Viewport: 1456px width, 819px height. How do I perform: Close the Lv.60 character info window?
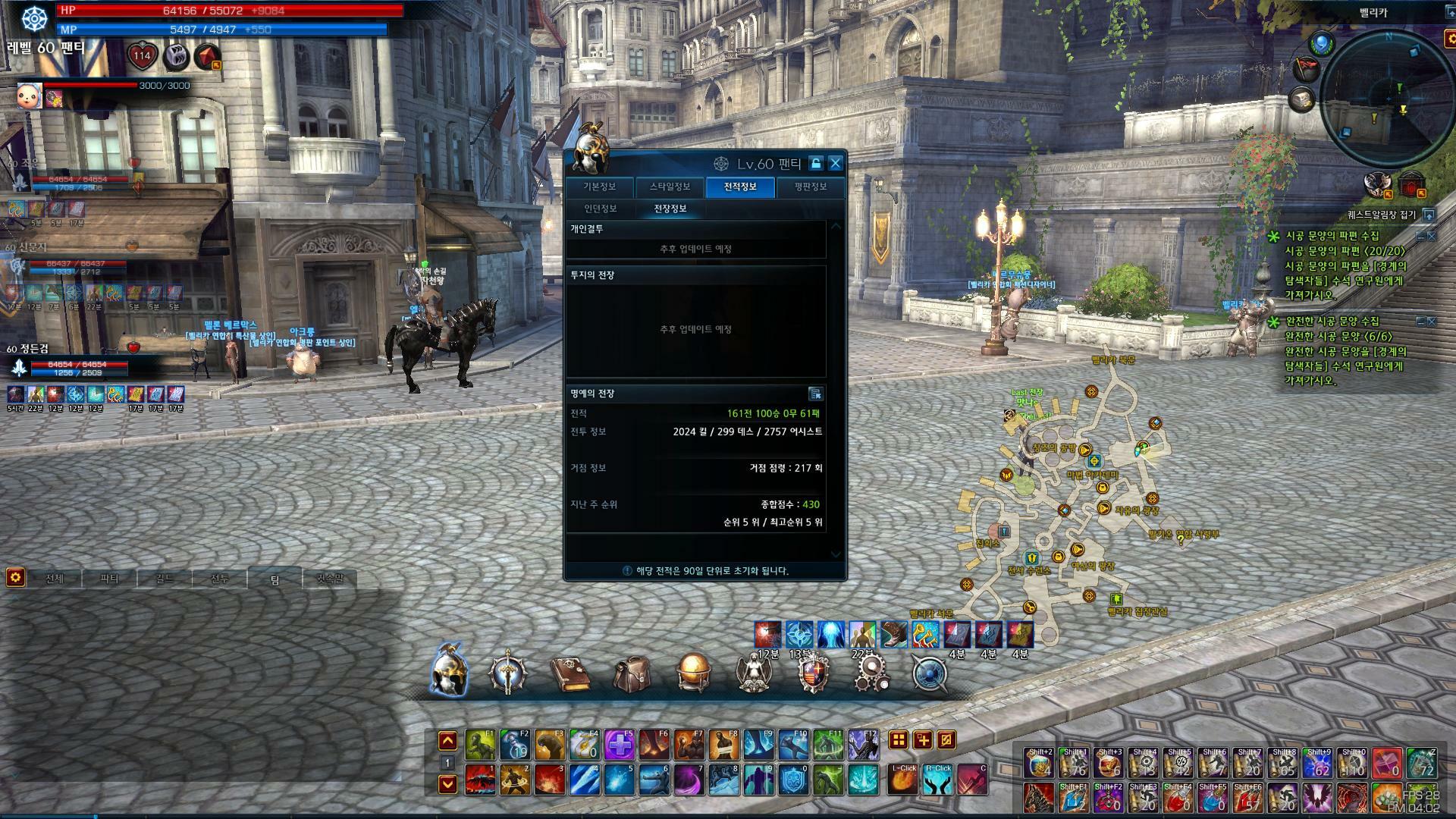click(x=835, y=163)
